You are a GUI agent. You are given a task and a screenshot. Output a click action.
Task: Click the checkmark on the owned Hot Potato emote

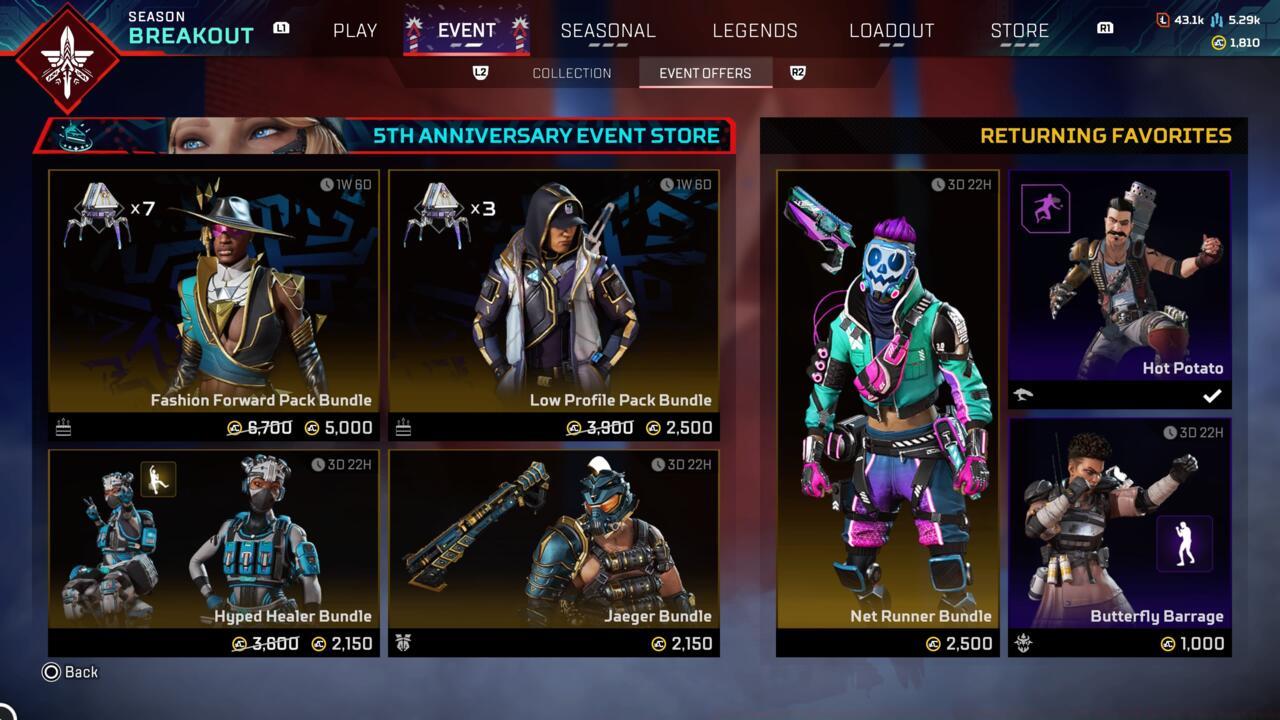click(x=1213, y=395)
